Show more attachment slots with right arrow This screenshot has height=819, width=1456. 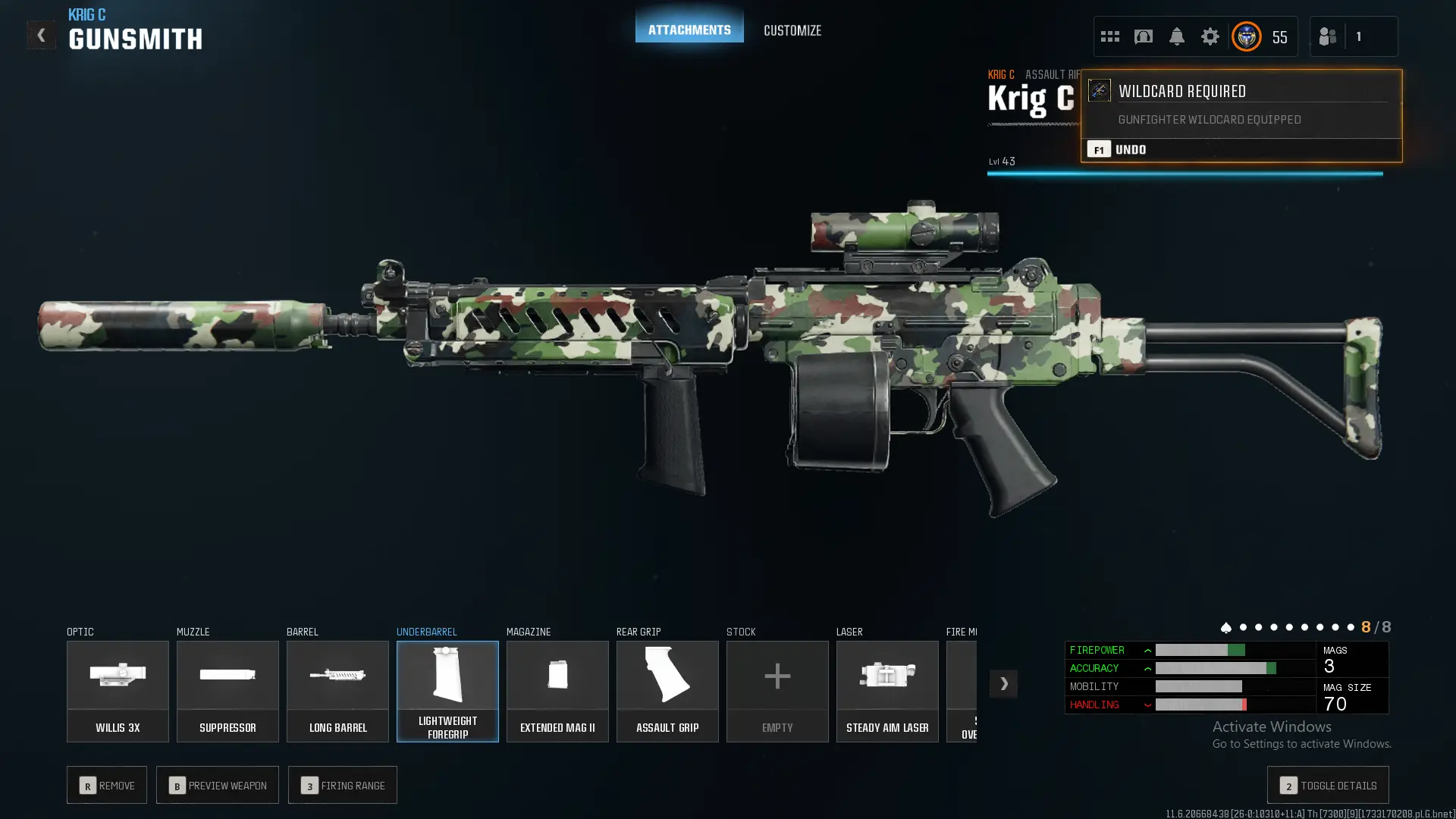[1003, 683]
